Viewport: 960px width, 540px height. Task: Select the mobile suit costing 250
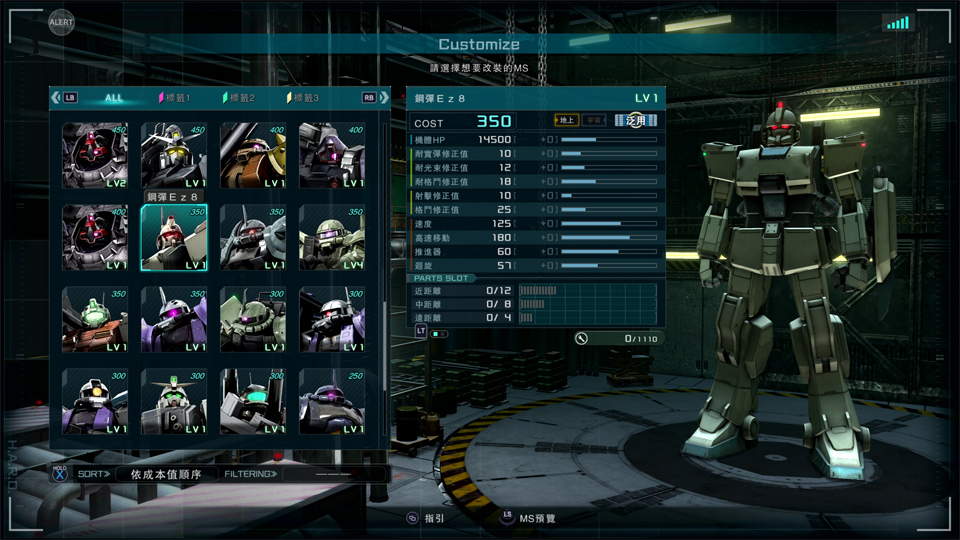click(x=332, y=402)
